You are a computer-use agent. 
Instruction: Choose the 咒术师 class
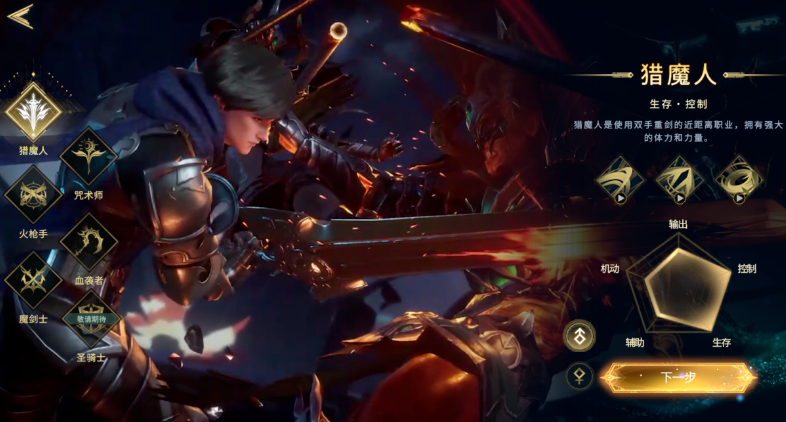click(x=89, y=156)
